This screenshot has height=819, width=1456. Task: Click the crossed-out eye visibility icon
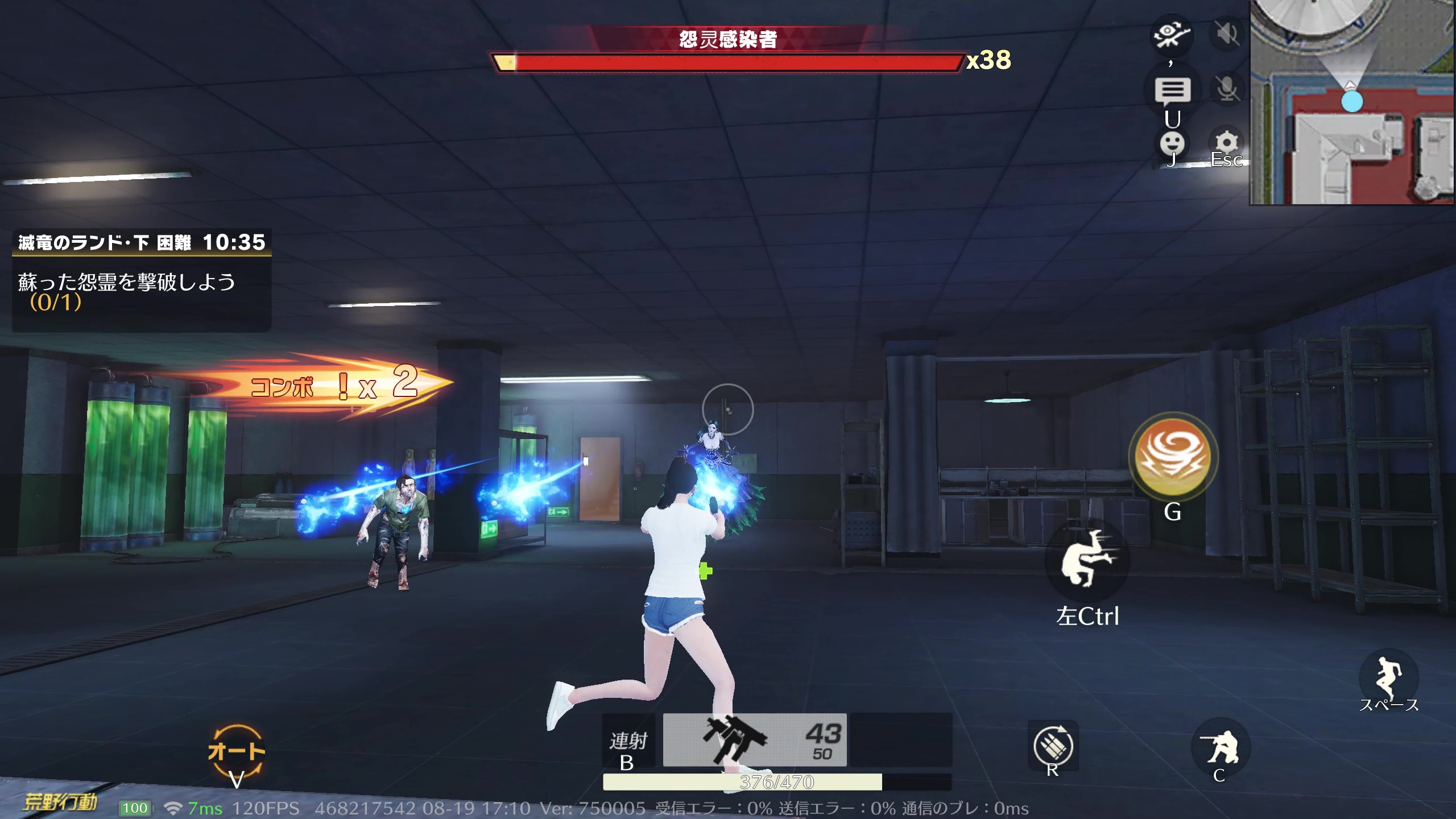(1171, 34)
